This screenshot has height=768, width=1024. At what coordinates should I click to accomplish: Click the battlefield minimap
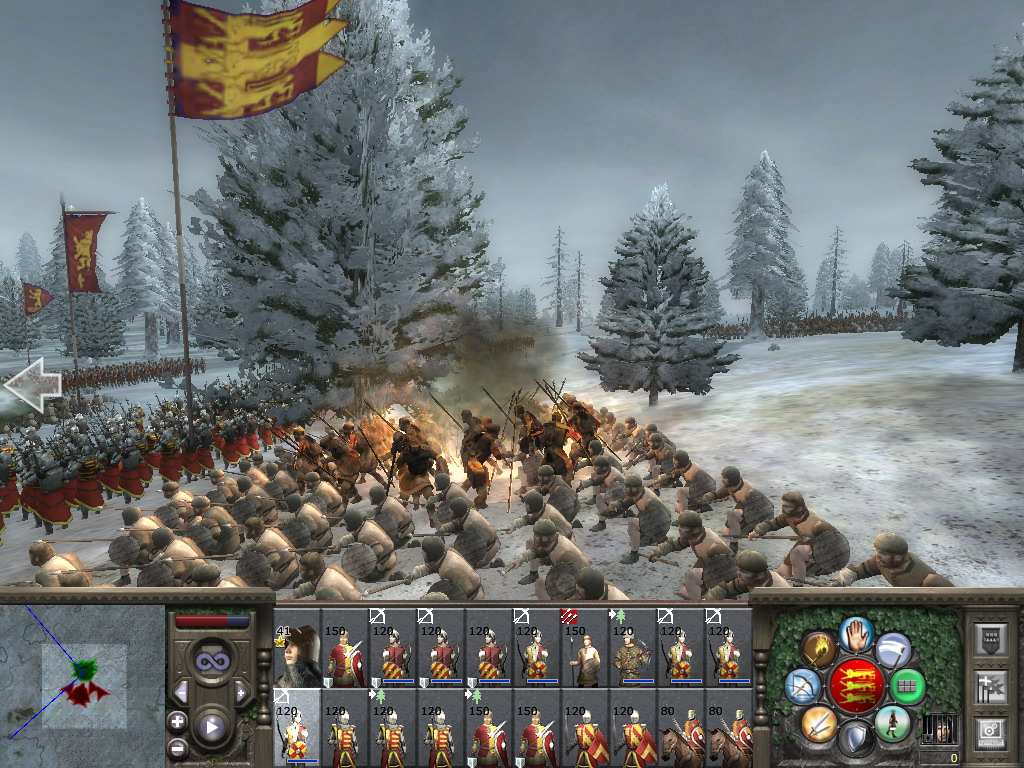[x=82, y=683]
